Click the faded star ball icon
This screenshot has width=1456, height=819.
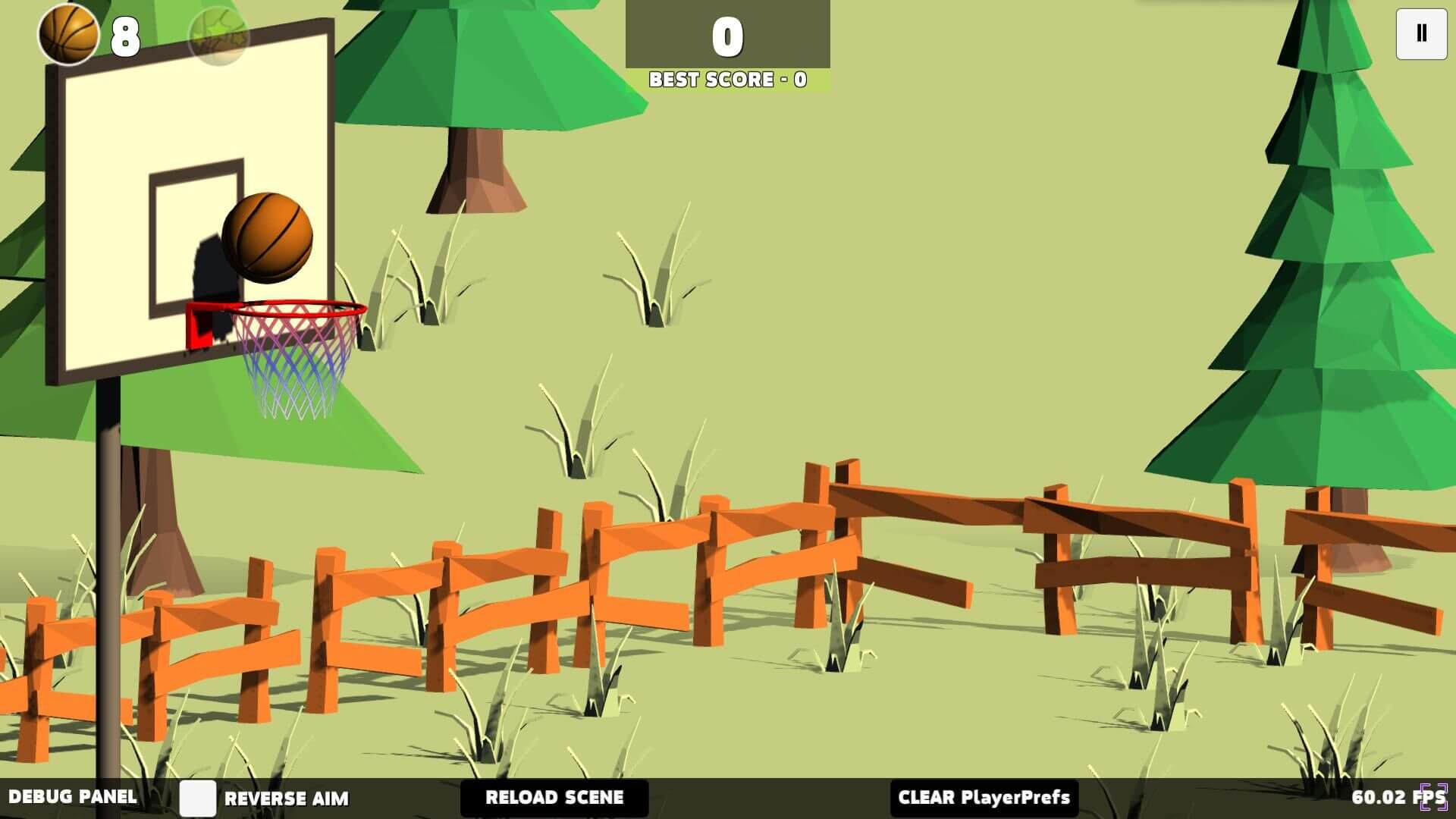coord(218,36)
